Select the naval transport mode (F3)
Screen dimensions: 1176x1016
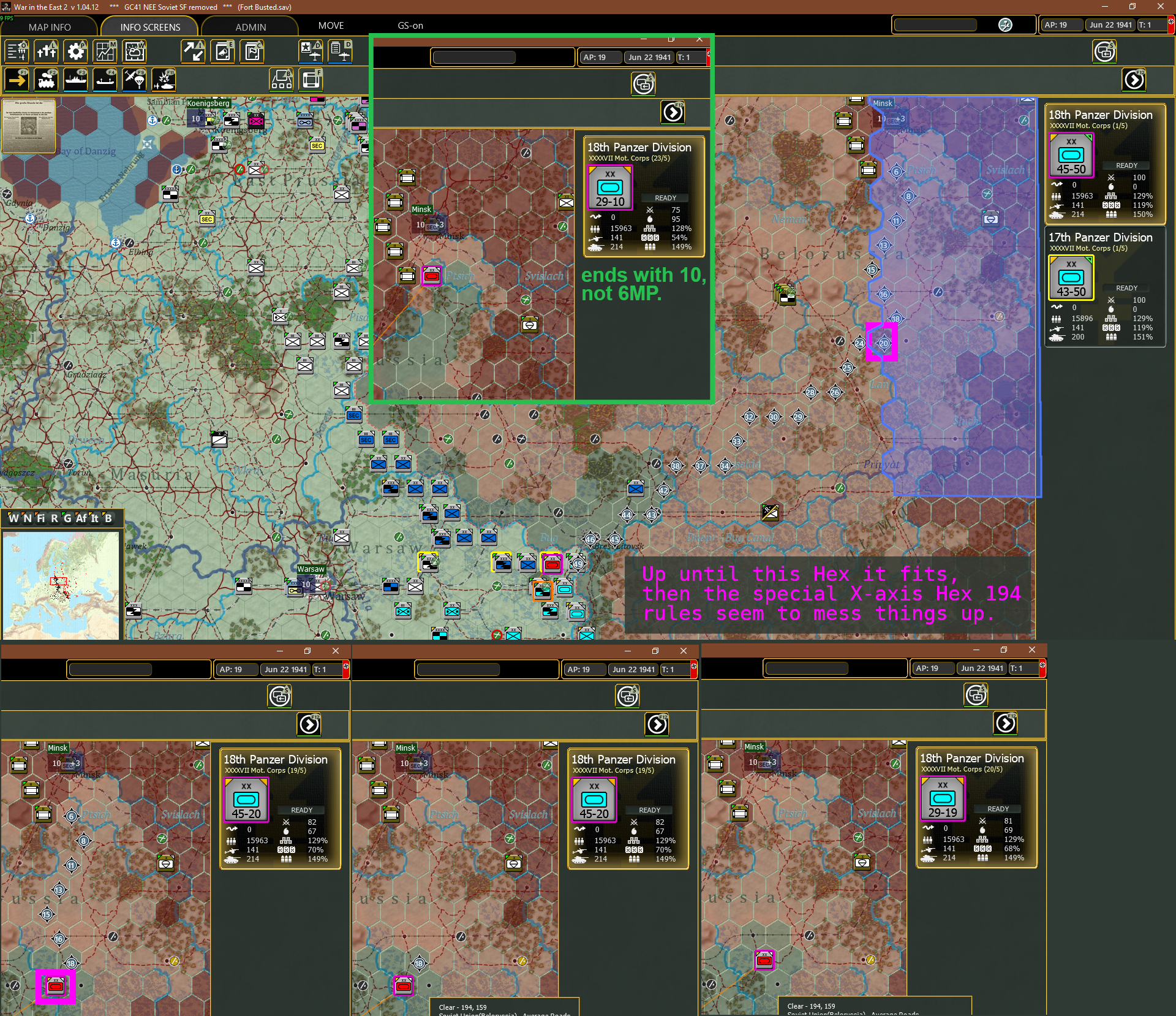75,80
